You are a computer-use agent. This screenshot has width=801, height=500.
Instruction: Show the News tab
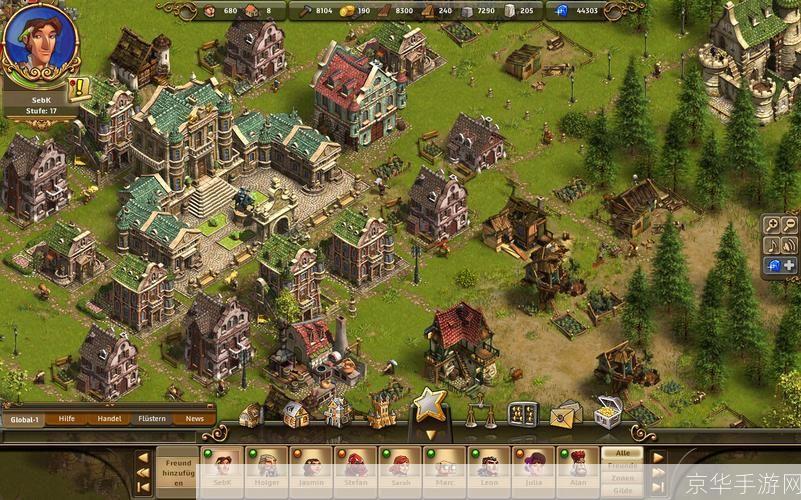[194, 419]
